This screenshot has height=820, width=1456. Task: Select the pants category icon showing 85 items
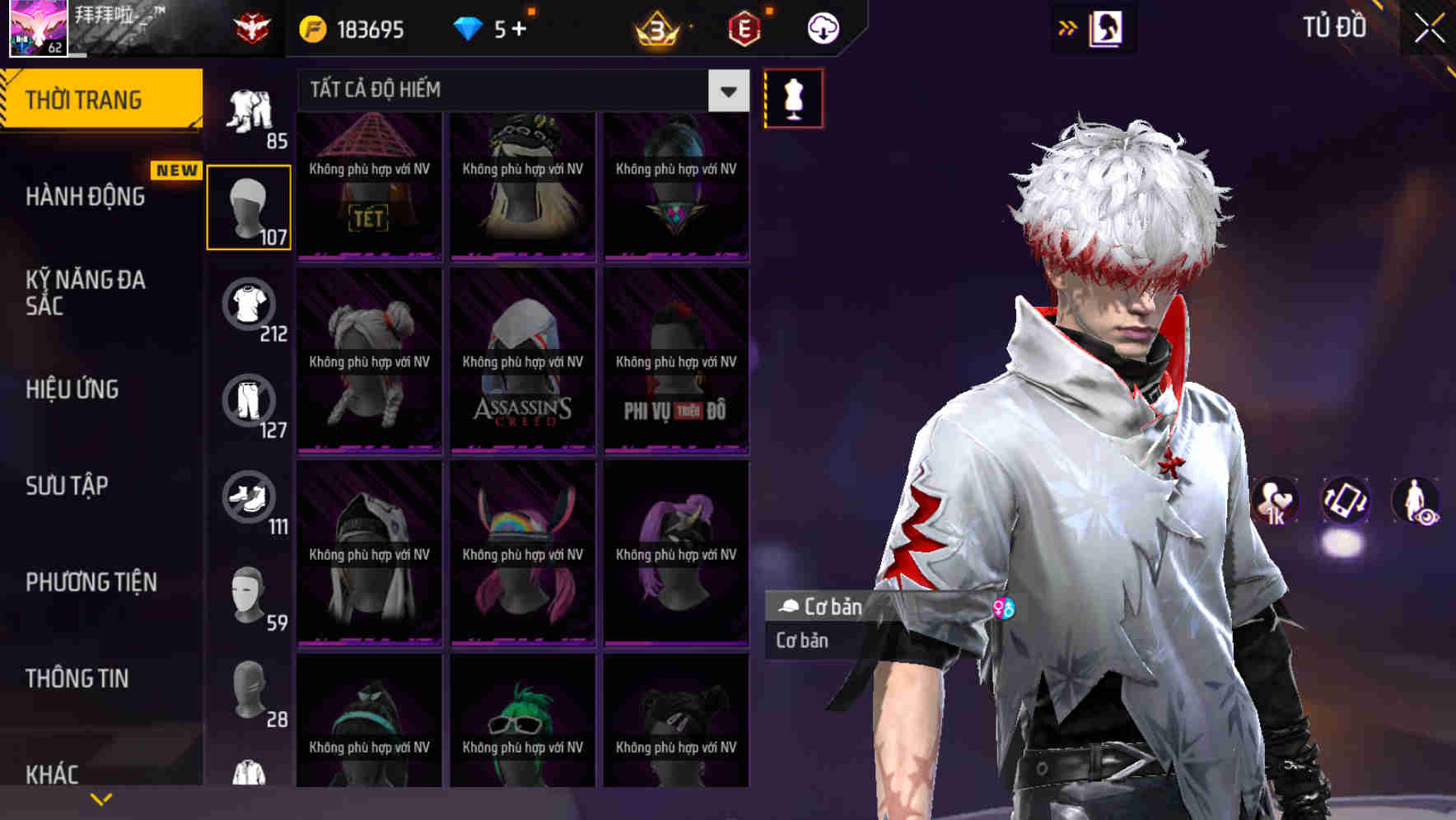click(x=250, y=111)
